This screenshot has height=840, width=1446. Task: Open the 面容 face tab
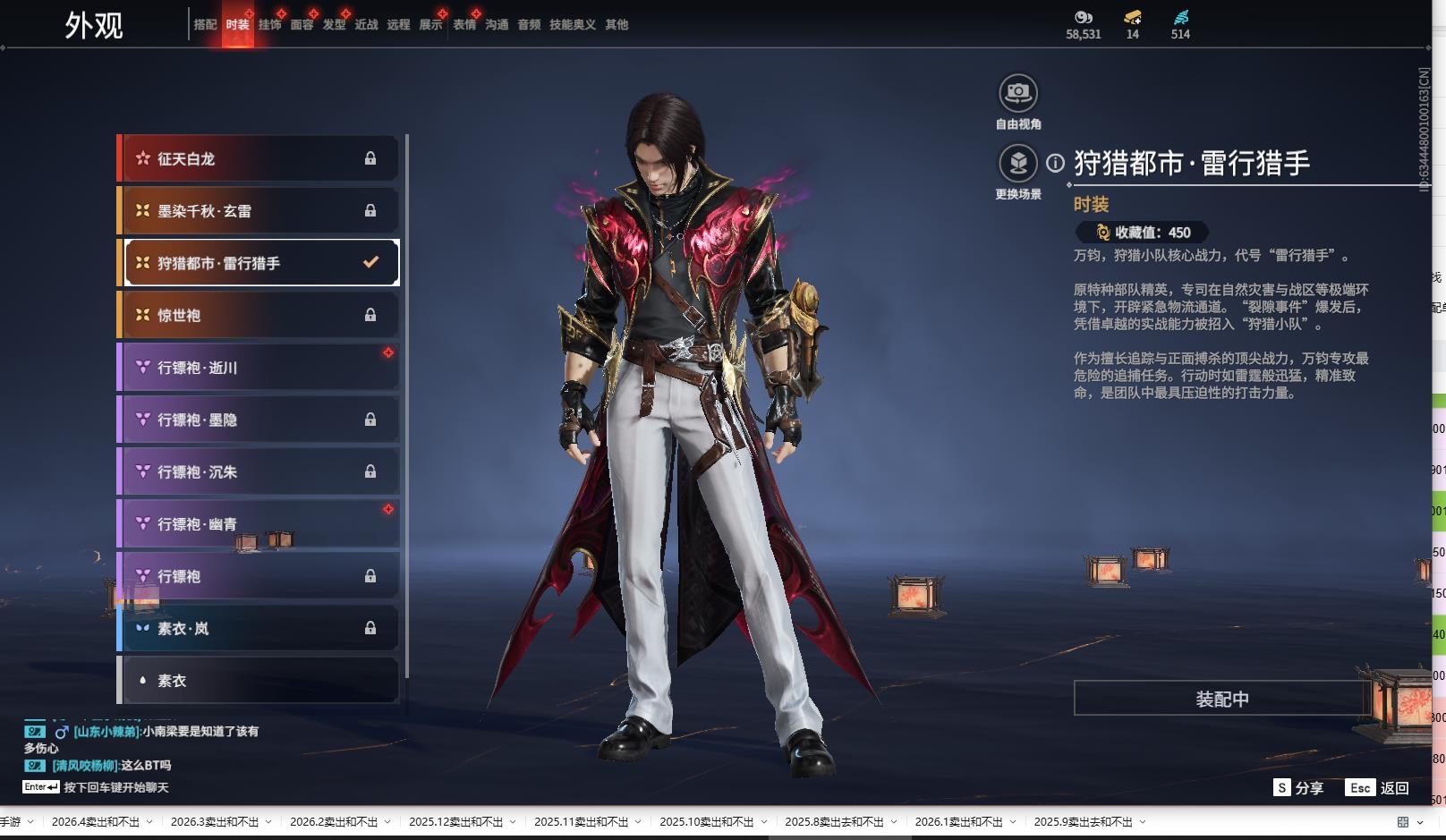pyautogui.click(x=302, y=25)
